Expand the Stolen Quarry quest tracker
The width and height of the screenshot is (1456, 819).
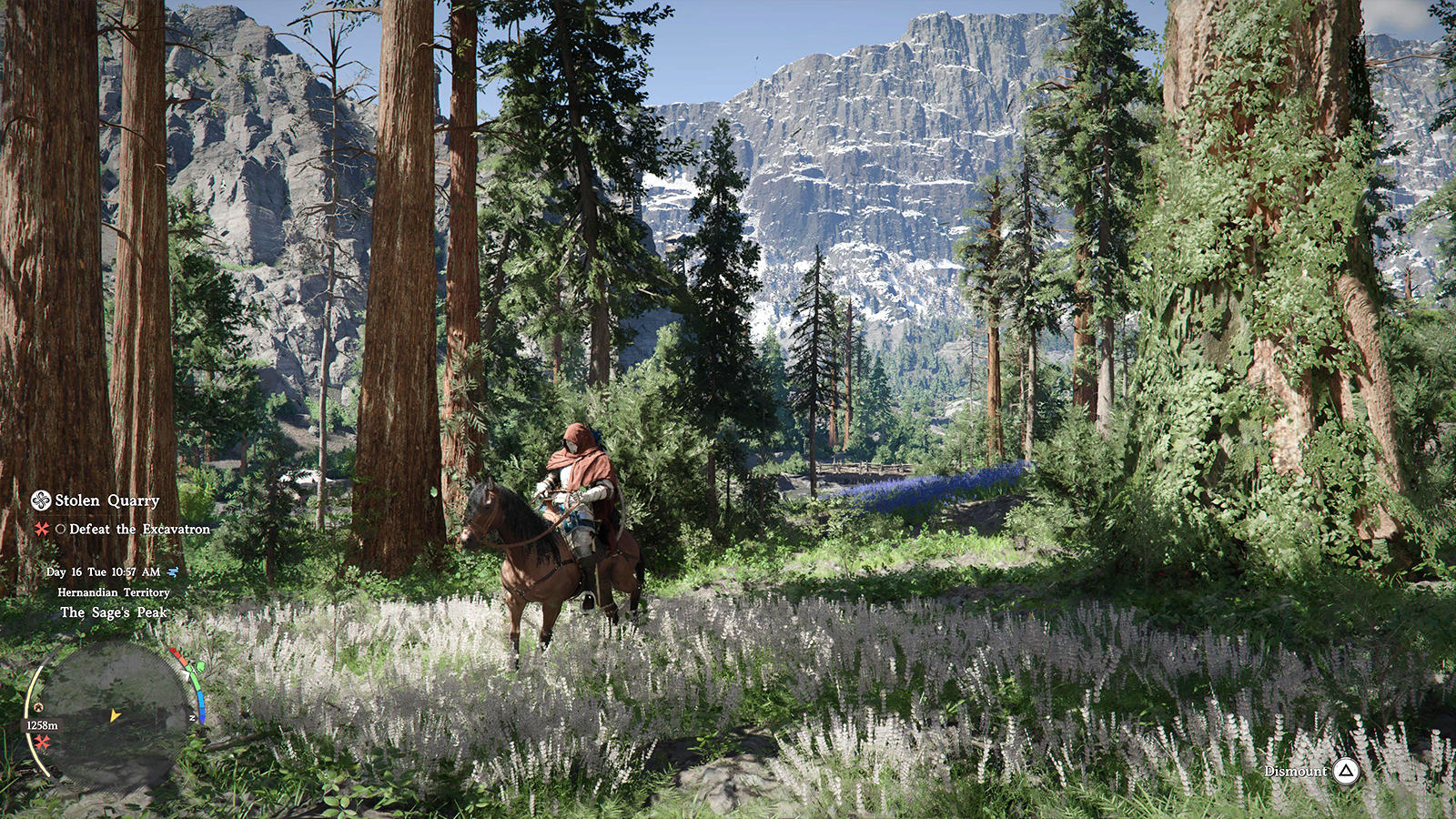point(106,500)
